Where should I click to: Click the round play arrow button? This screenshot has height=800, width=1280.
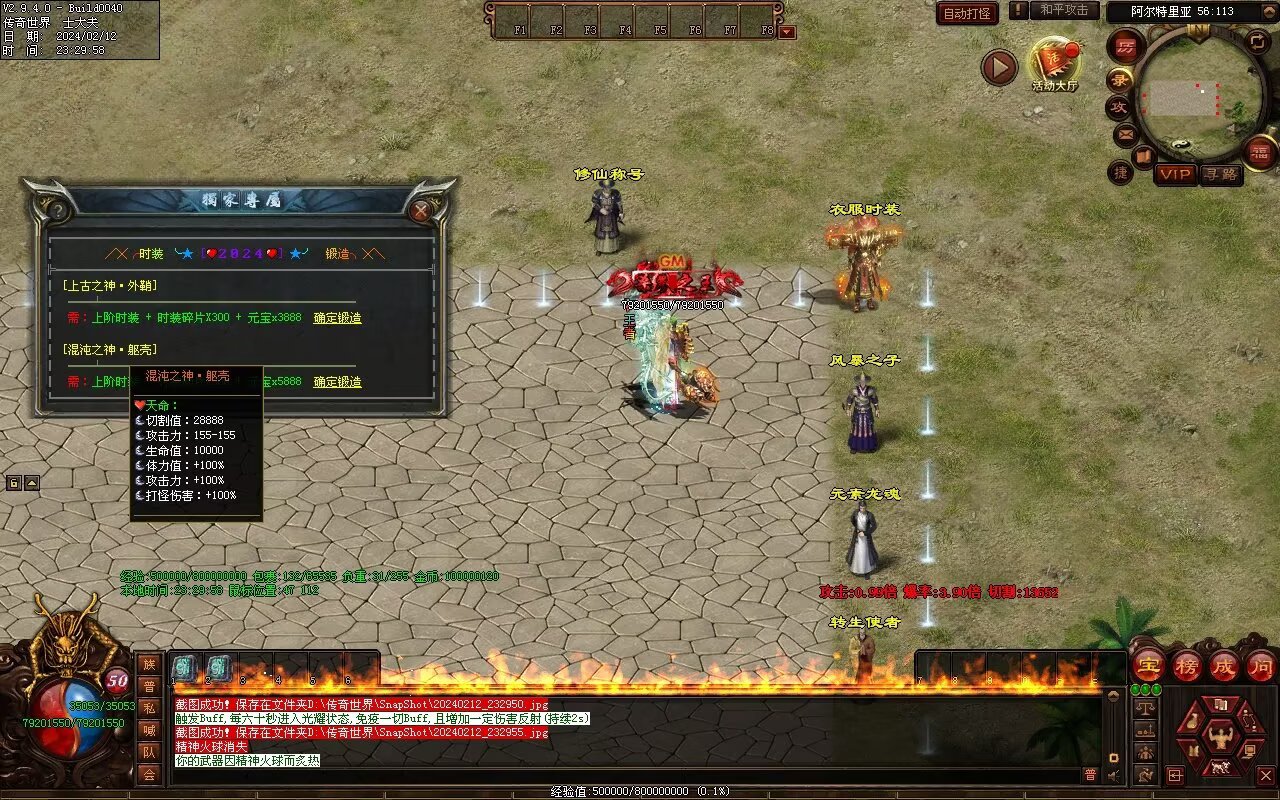[998, 67]
